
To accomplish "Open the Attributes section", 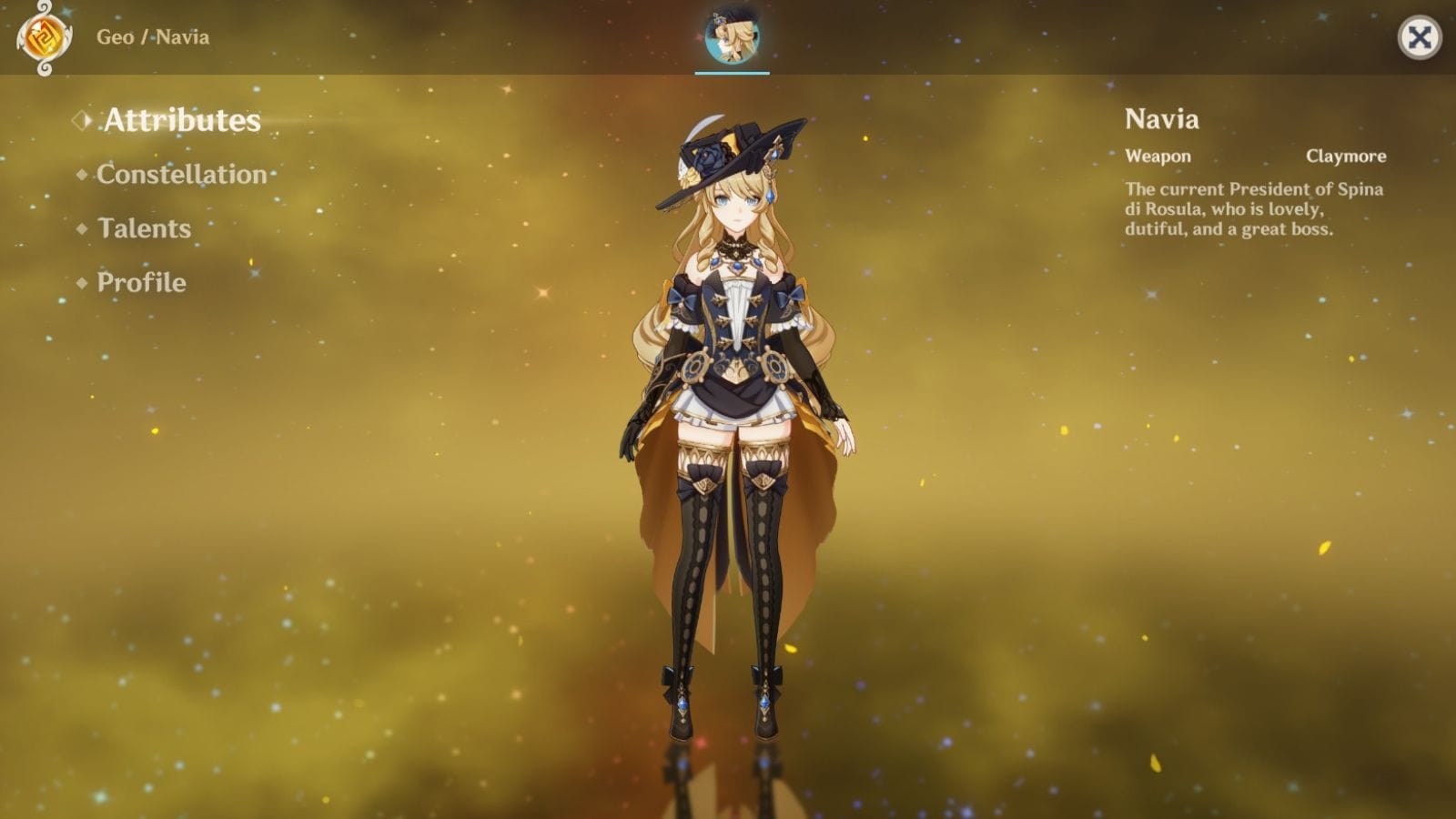I will tap(181, 119).
